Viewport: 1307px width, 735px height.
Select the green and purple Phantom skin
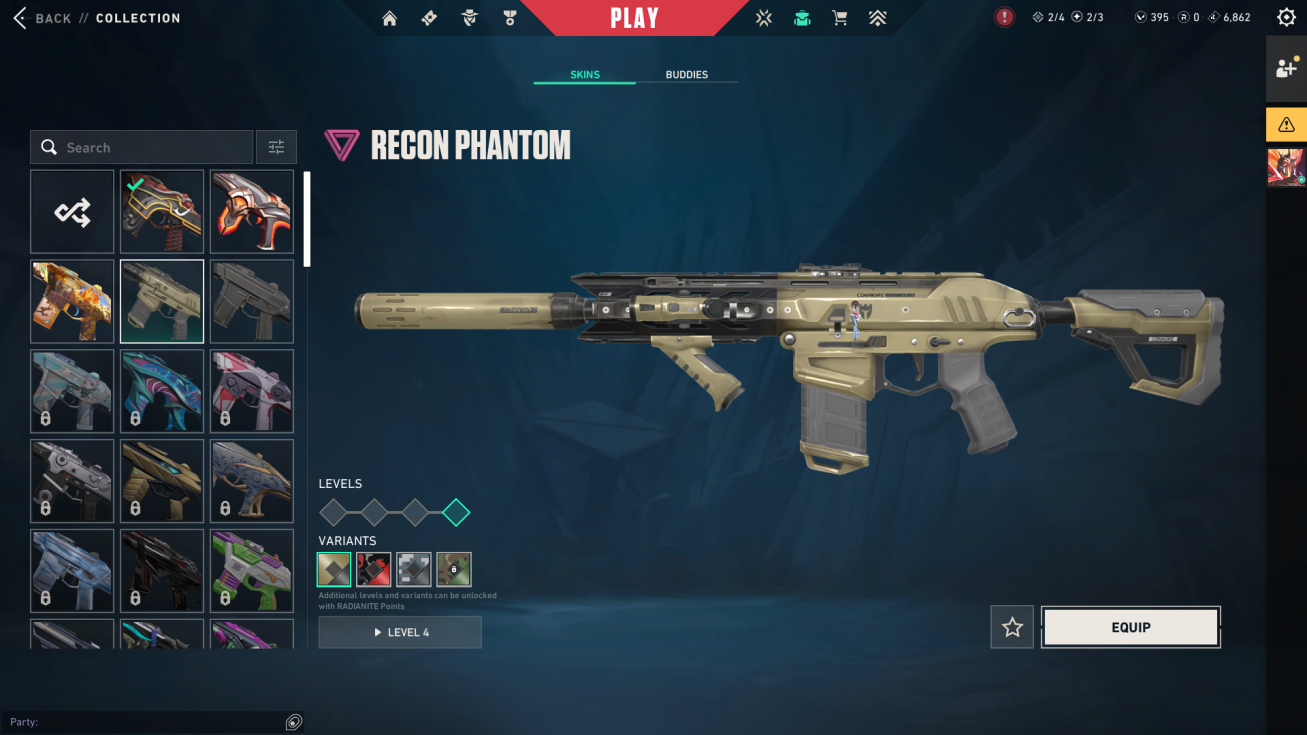(x=252, y=571)
